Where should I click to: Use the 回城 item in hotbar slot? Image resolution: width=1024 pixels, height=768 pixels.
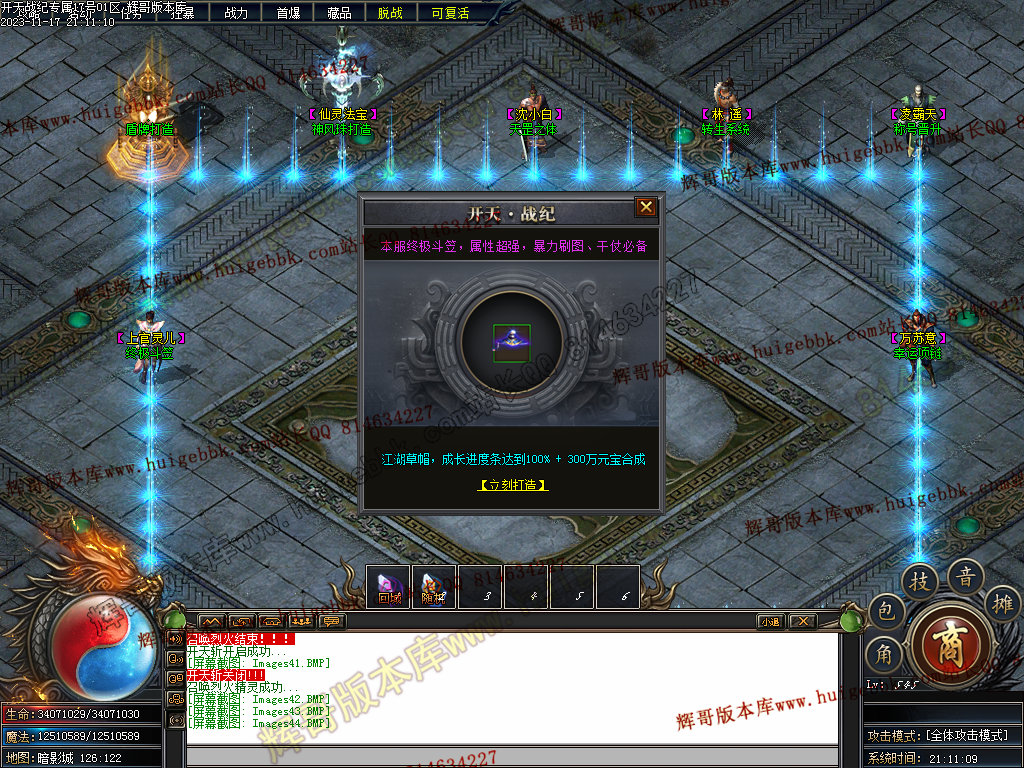(389, 587)
